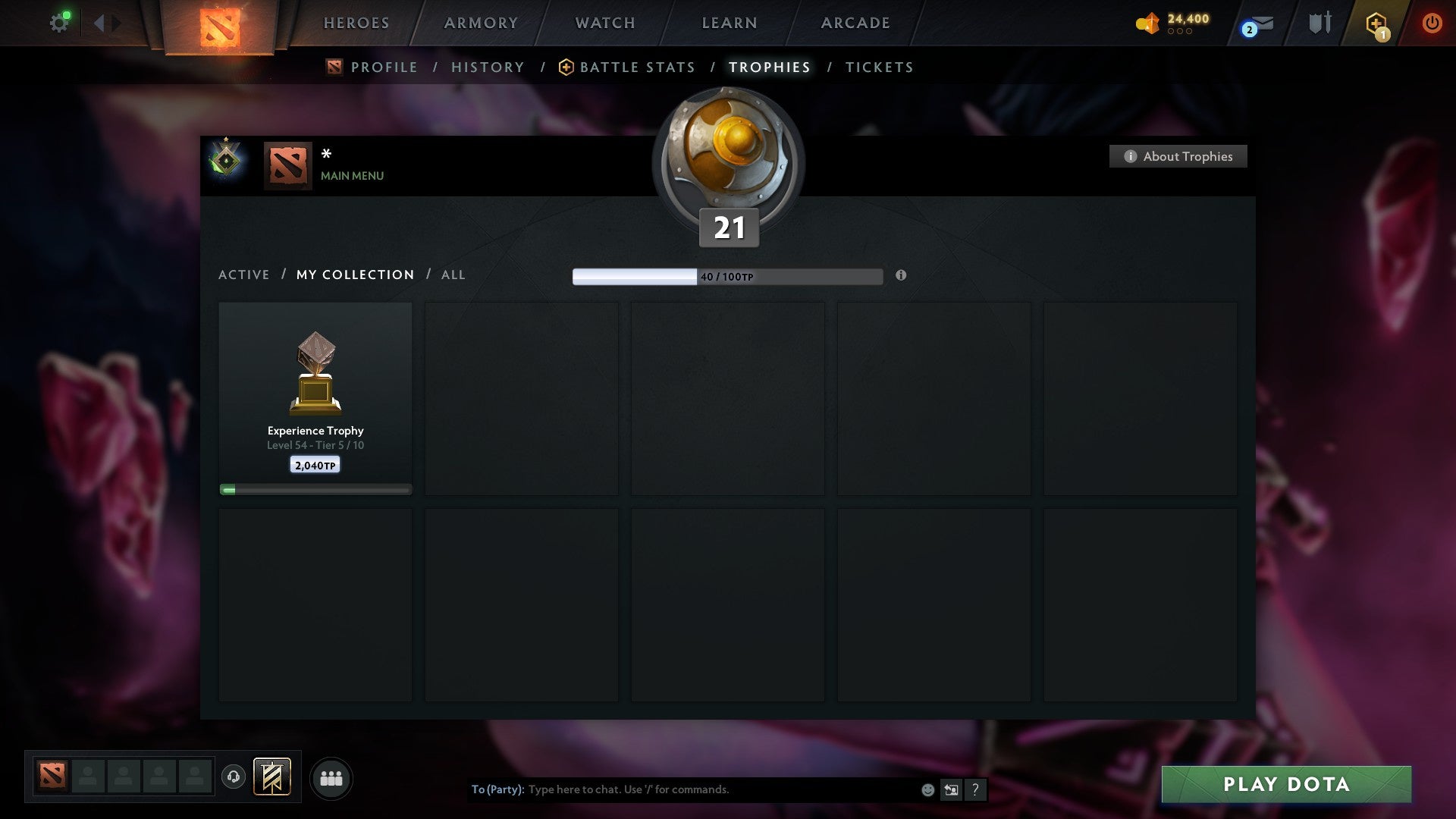The width and height of the screenshot is (1456, 819).
Task: Switch to the ACTIVE trophies filter
Action: pyautogui.click(x=243, y=275)
